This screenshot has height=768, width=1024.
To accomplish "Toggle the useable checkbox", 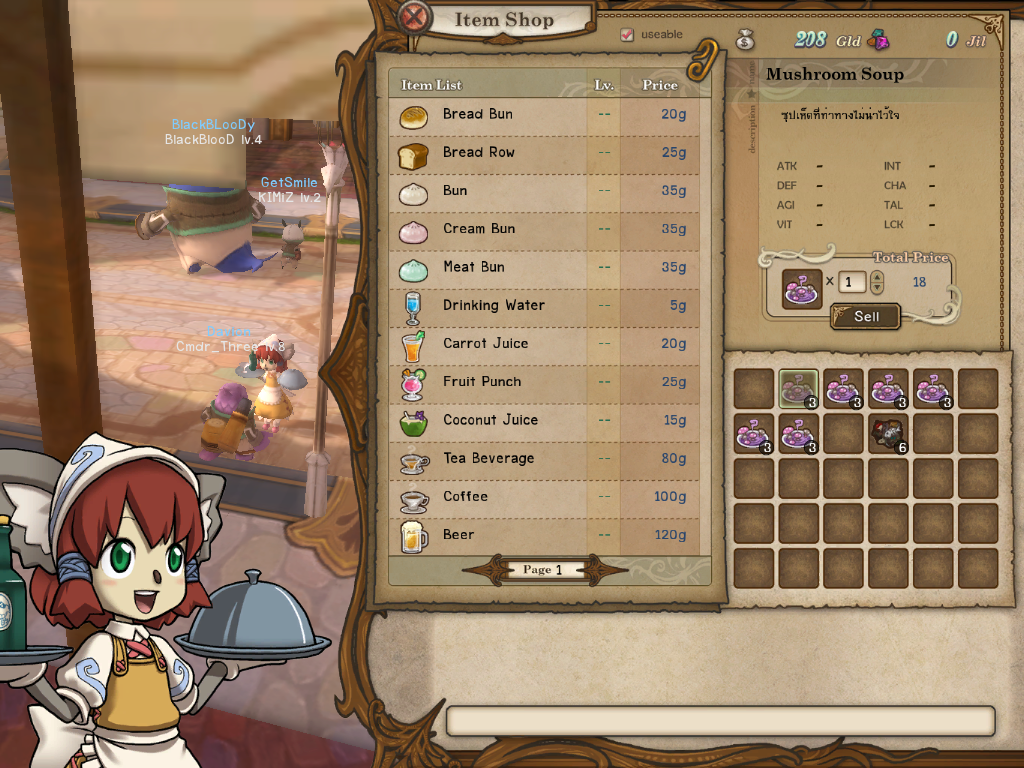I will [x=627, y=35].
